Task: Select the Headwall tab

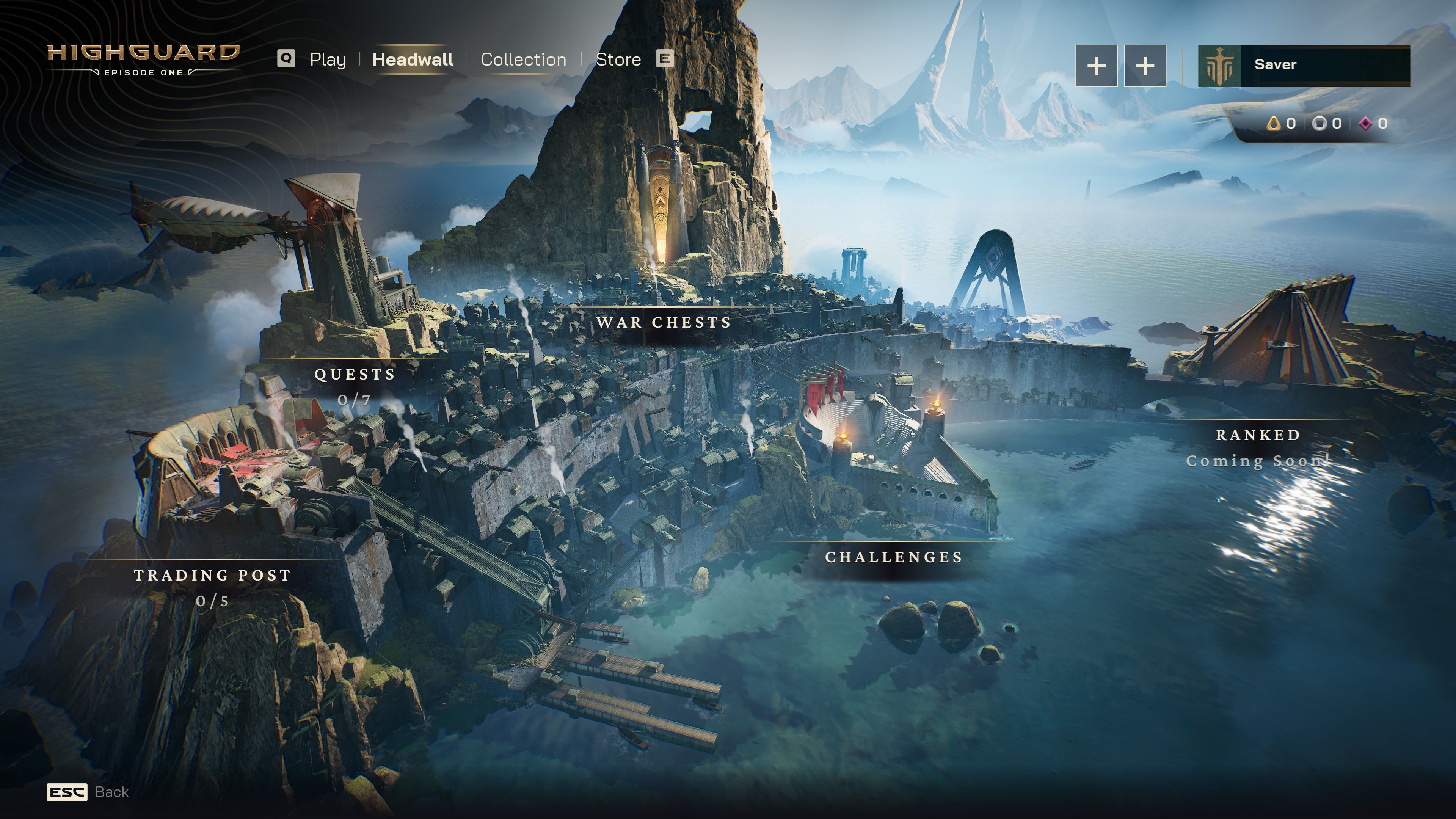Action: [x=413, y=60]
